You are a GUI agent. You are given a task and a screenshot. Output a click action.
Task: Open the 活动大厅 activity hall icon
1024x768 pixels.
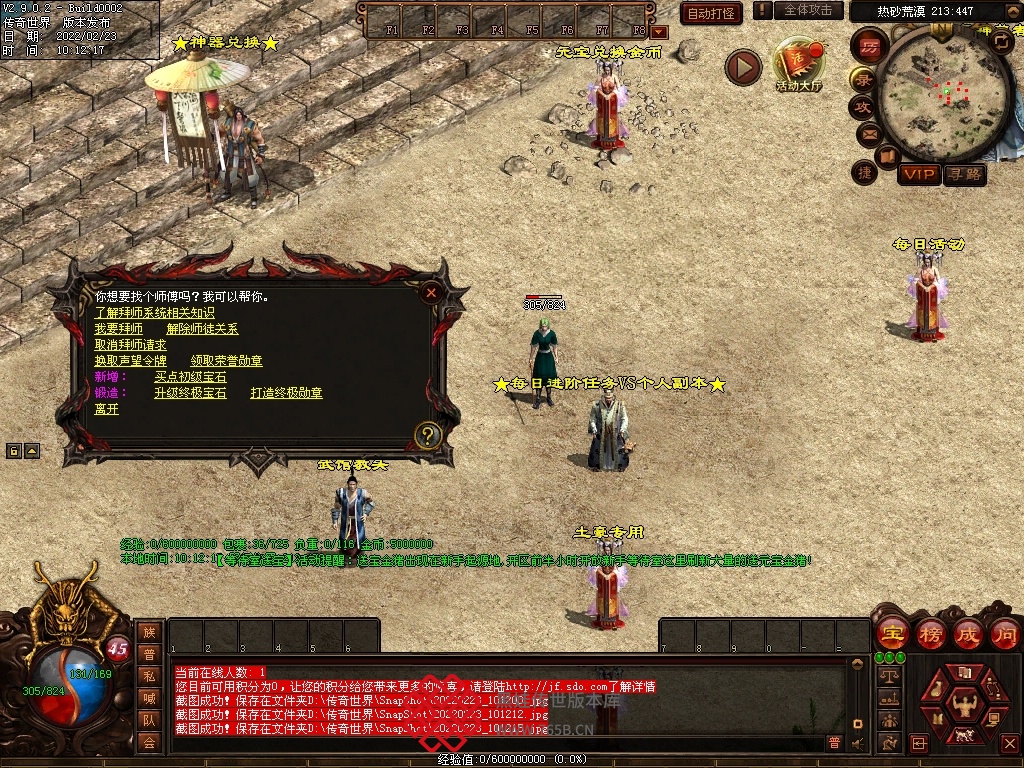pyautogui.click(x=799, y=66)
